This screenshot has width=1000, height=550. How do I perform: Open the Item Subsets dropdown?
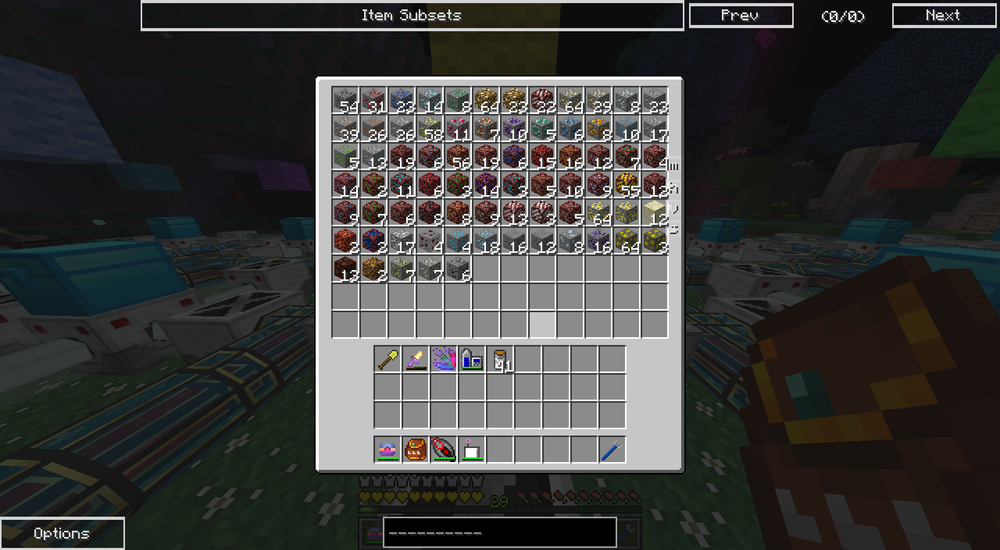[x=411, y=16]
